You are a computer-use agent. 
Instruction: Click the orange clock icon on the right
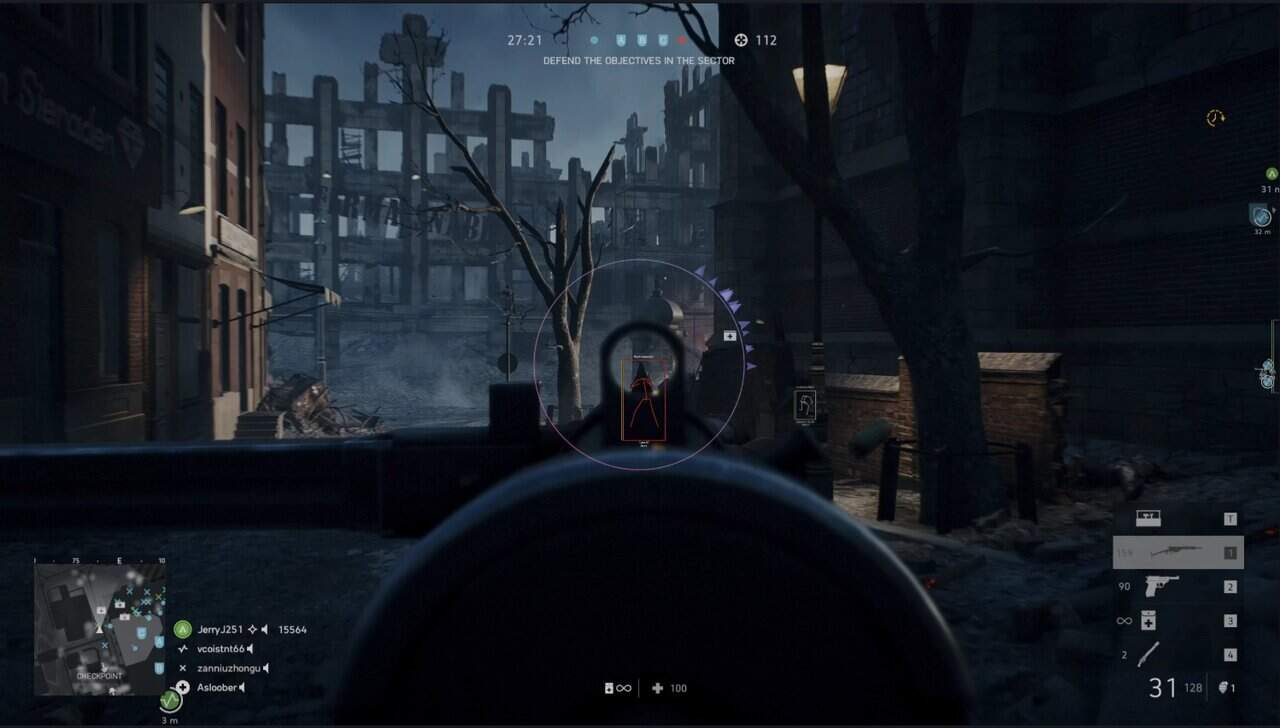1215,118
